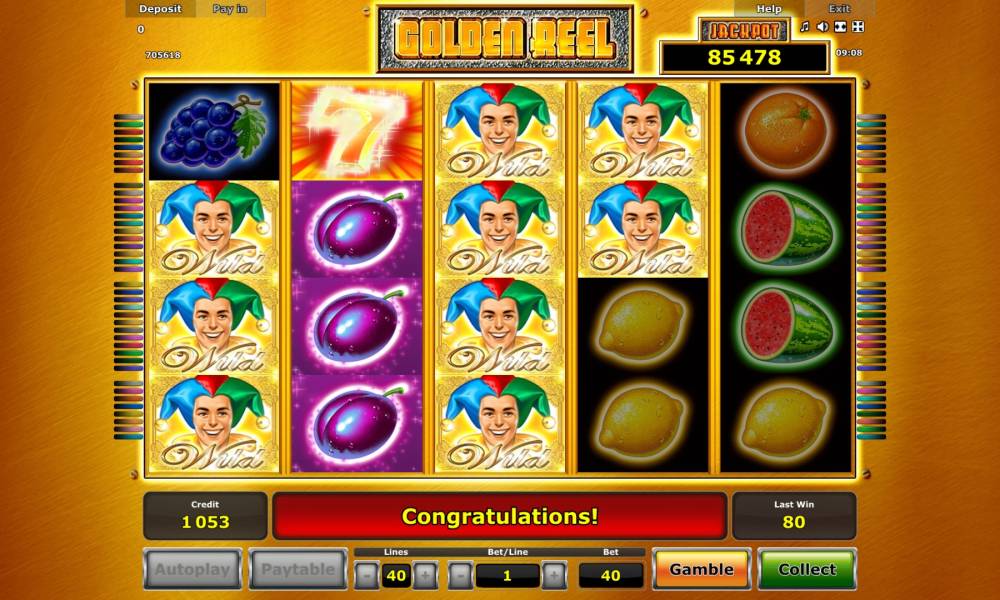Toggle the speaker sound icon
This screenshot has height=600, width=1000.
(822, 27)
